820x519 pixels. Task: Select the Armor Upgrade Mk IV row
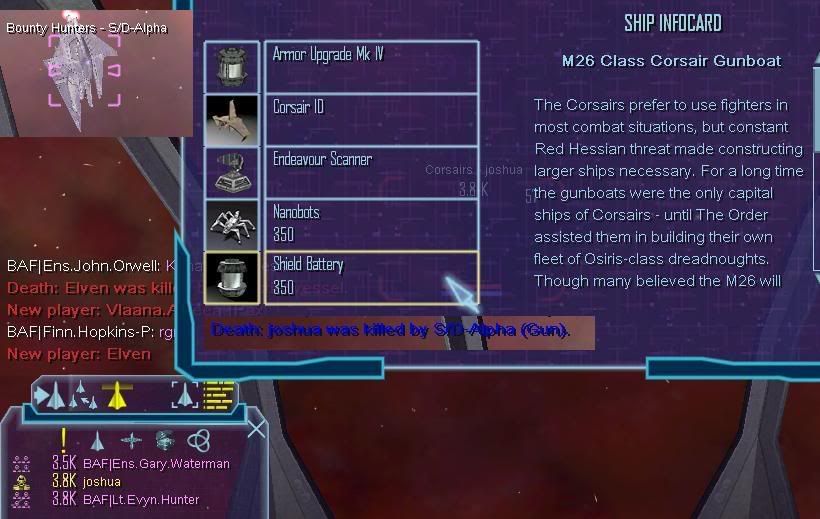coord(370,66)
